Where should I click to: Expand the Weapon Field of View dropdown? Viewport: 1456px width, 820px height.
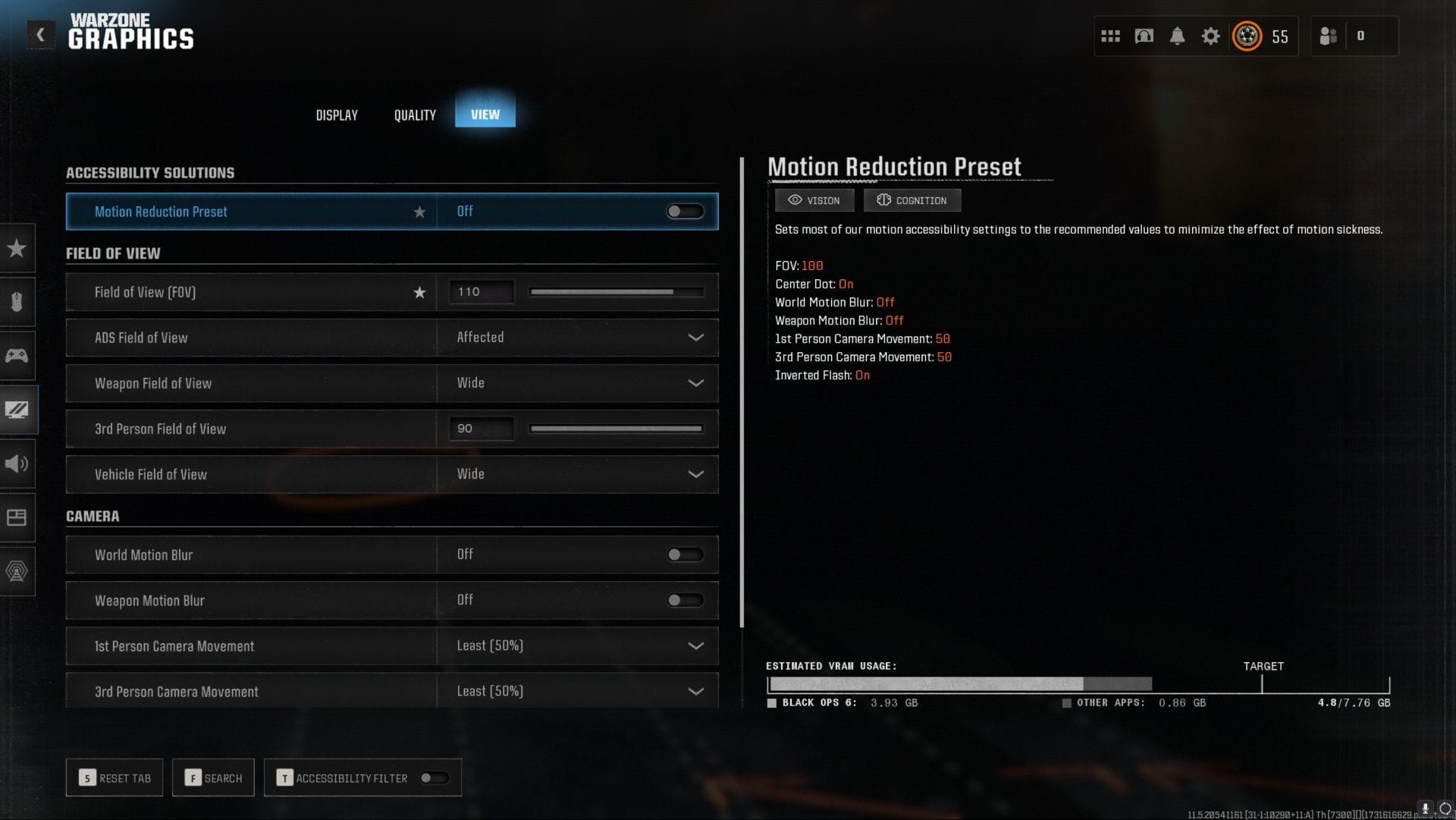coord(695,383)
